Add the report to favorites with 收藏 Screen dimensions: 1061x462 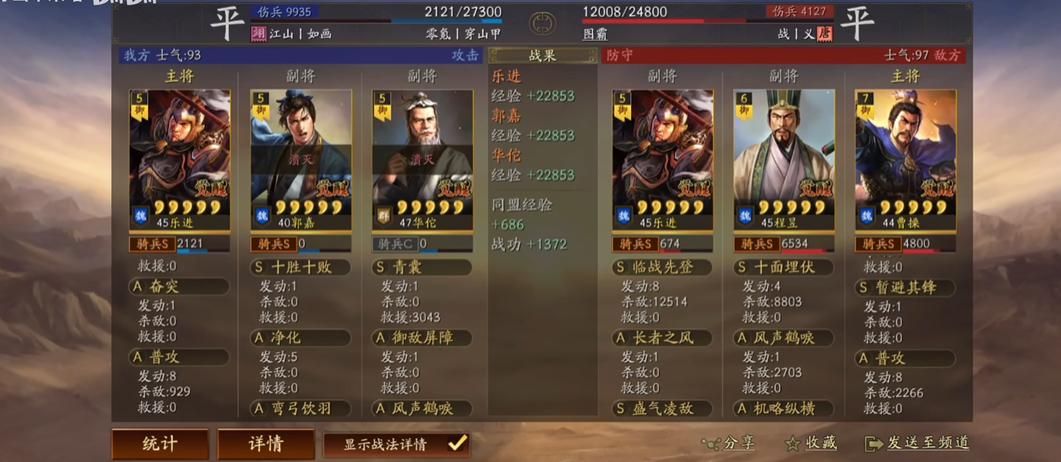click(811, 443)
